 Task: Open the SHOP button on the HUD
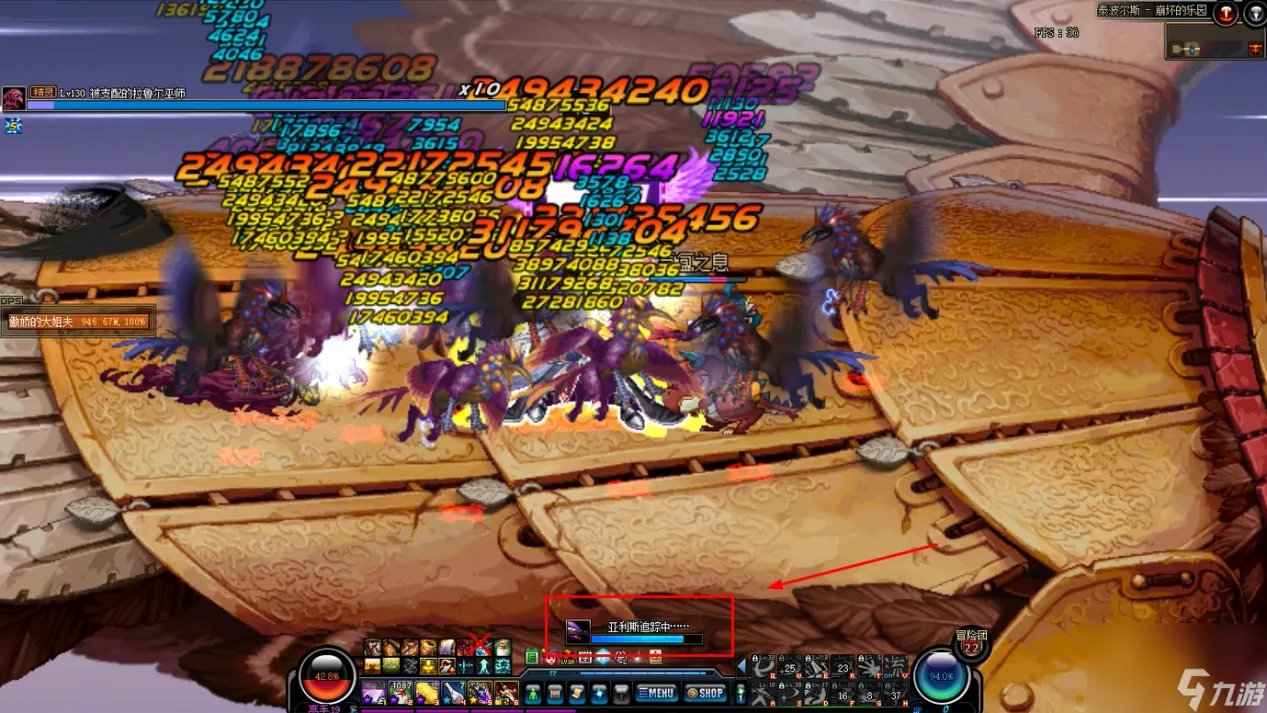pos(707,692)
